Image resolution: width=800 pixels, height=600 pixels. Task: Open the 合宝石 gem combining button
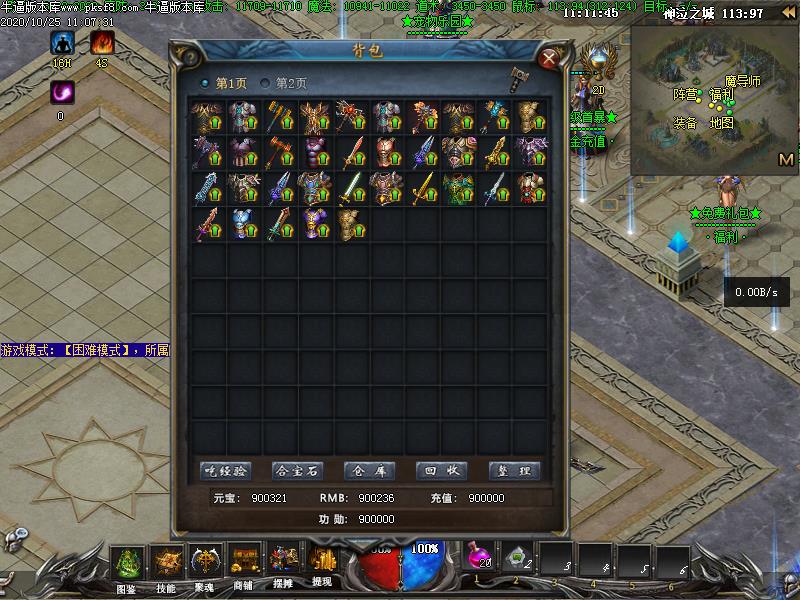(x=297, y=471)
